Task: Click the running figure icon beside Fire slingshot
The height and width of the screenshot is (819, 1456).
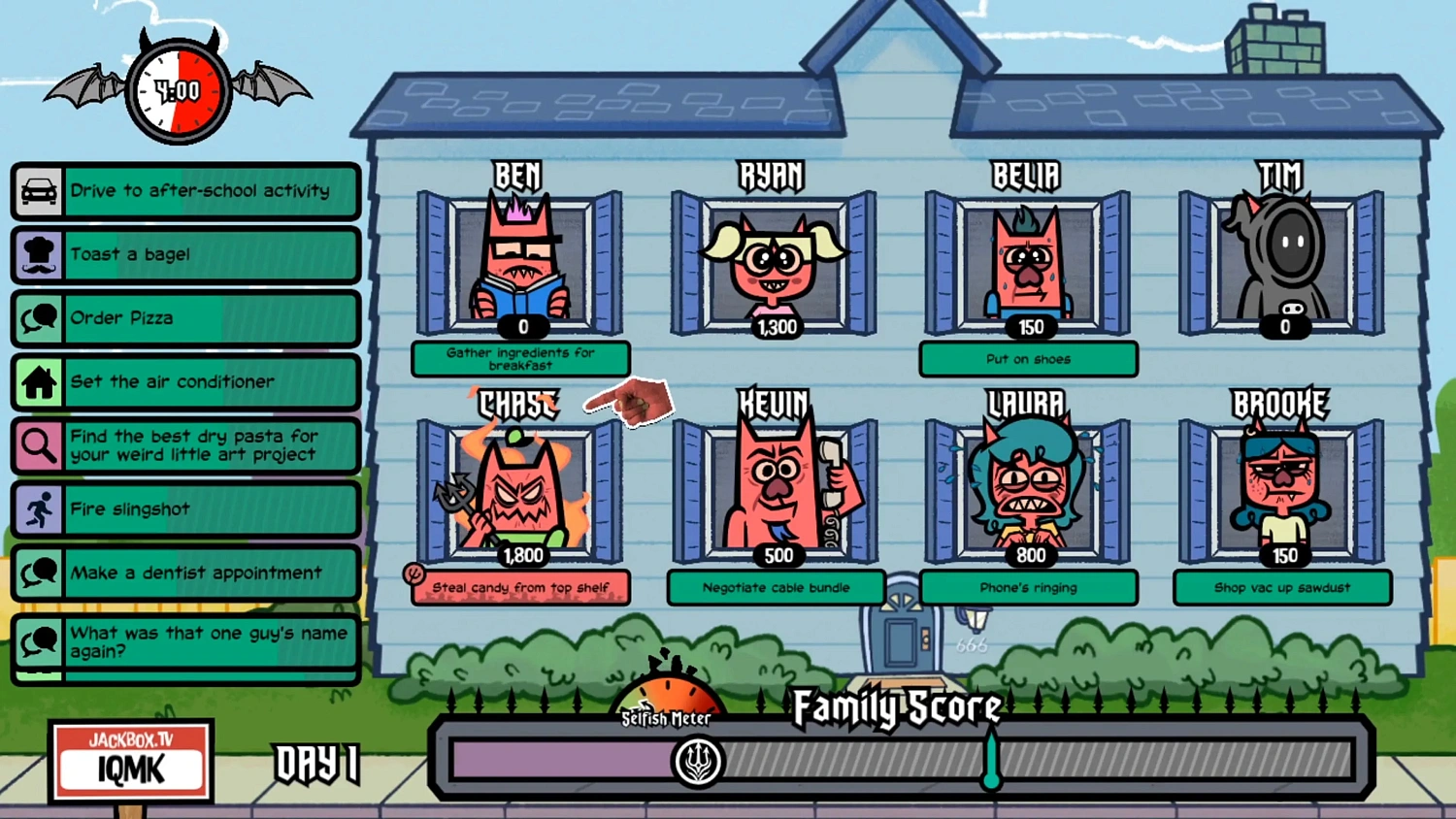Action: coord(39,509)
